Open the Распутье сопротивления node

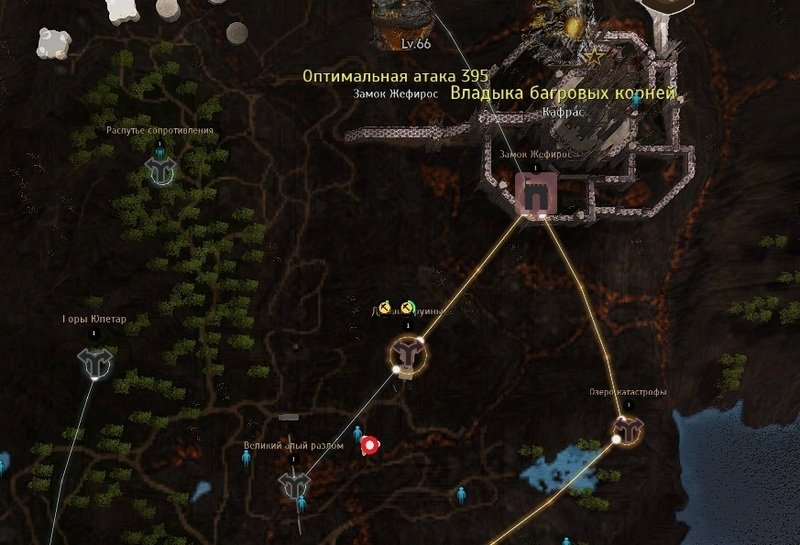point(160,169)
